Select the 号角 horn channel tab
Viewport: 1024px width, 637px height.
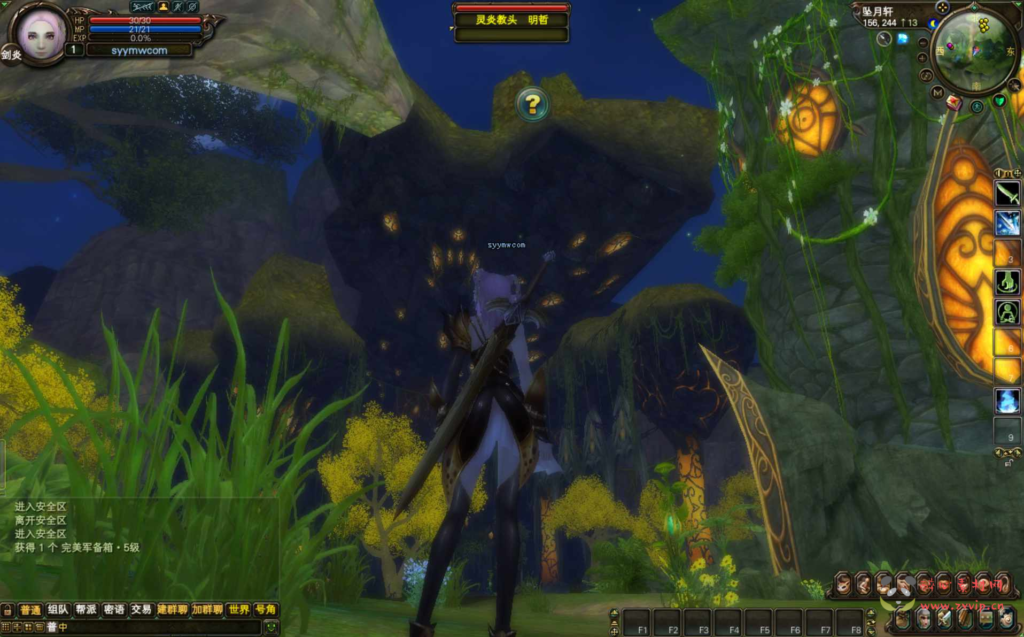pos(265,609)
